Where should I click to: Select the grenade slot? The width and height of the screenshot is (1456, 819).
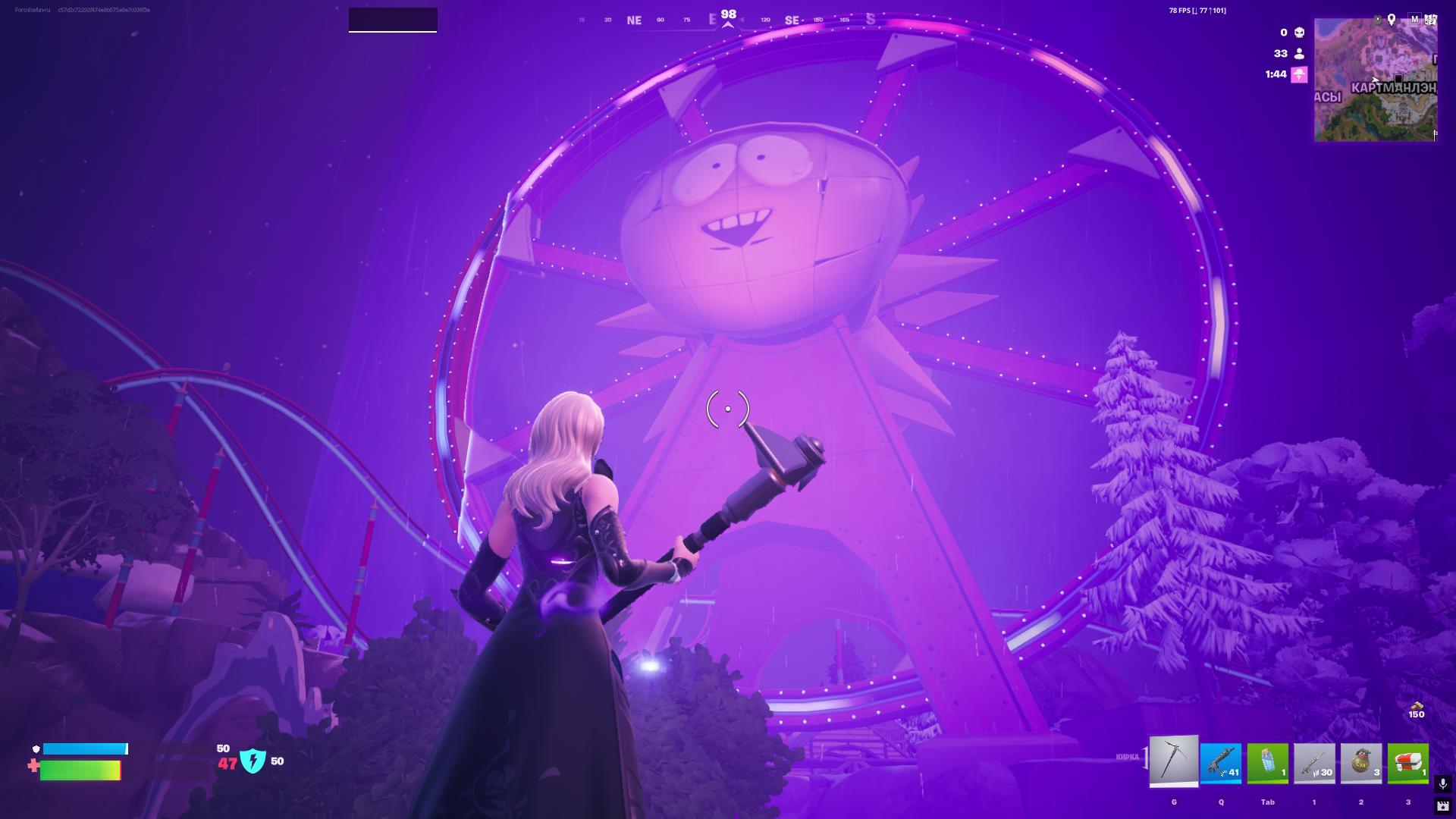1361,763
